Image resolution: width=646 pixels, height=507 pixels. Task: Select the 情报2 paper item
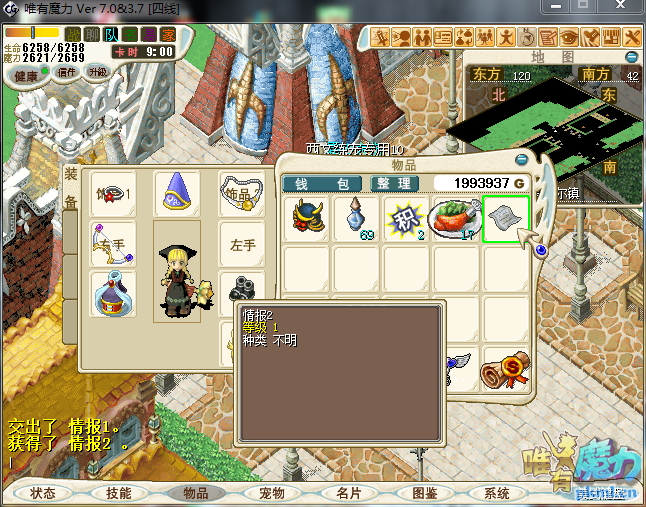(505, 219)
